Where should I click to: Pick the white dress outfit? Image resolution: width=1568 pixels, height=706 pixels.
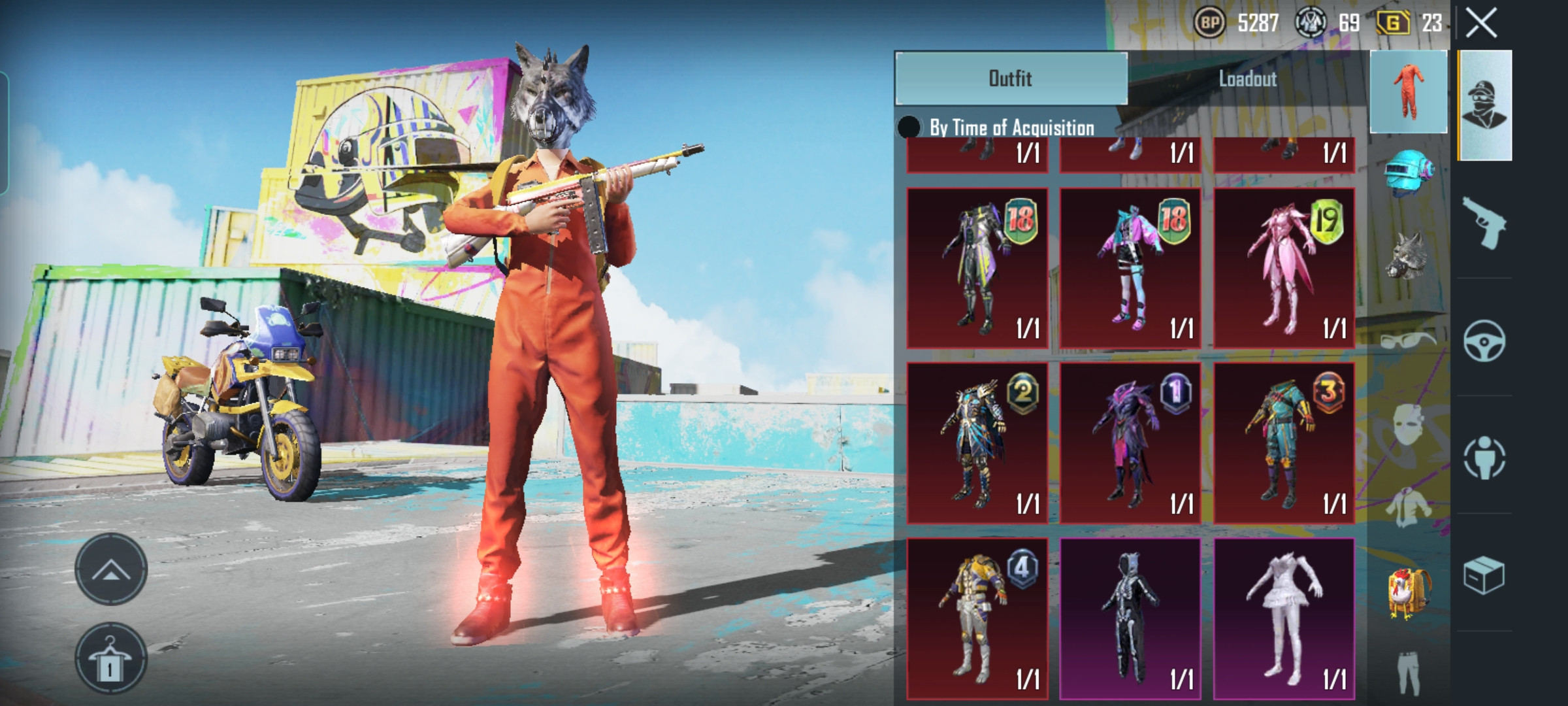1284,618
